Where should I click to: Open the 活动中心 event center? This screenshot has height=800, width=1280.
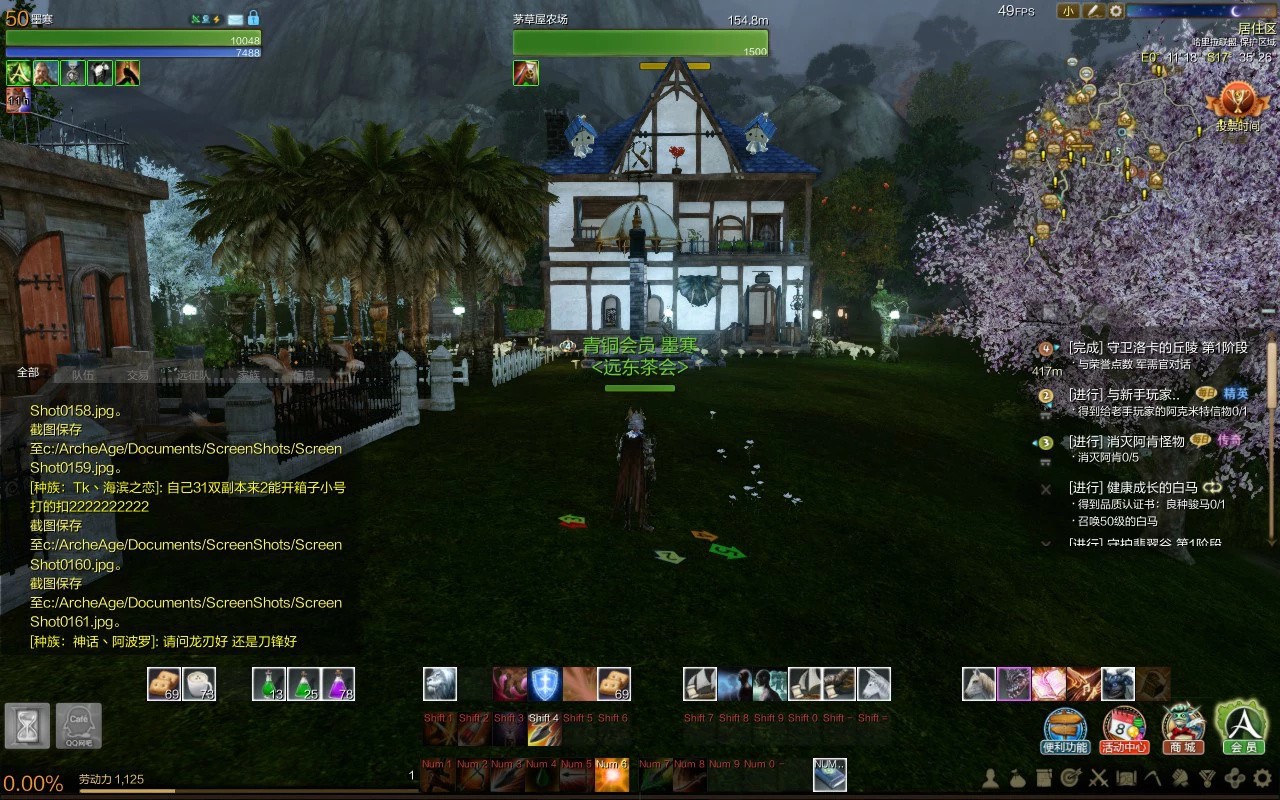pyautogui.click(x=1124, y=730)
